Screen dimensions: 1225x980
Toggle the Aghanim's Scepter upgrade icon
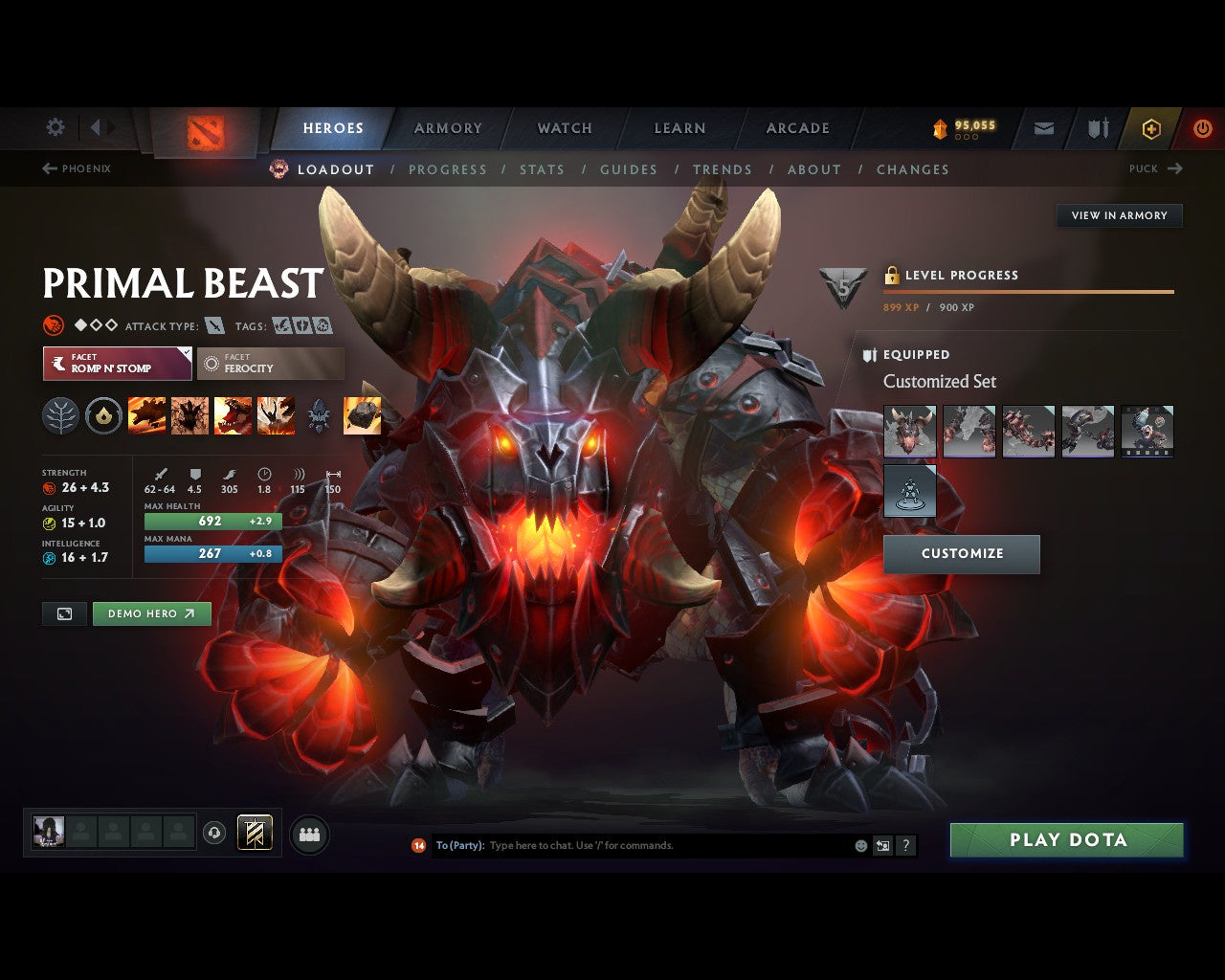pos(320,414)
